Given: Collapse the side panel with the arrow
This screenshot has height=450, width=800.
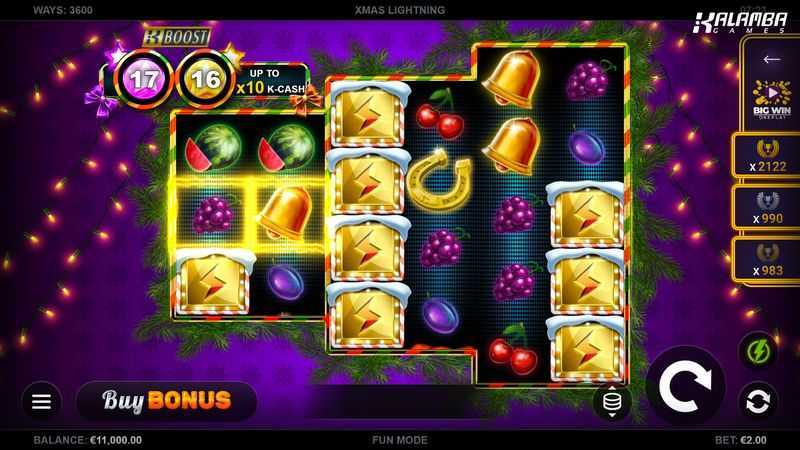Looking at the screenshot, I should (x=771, y=60).
